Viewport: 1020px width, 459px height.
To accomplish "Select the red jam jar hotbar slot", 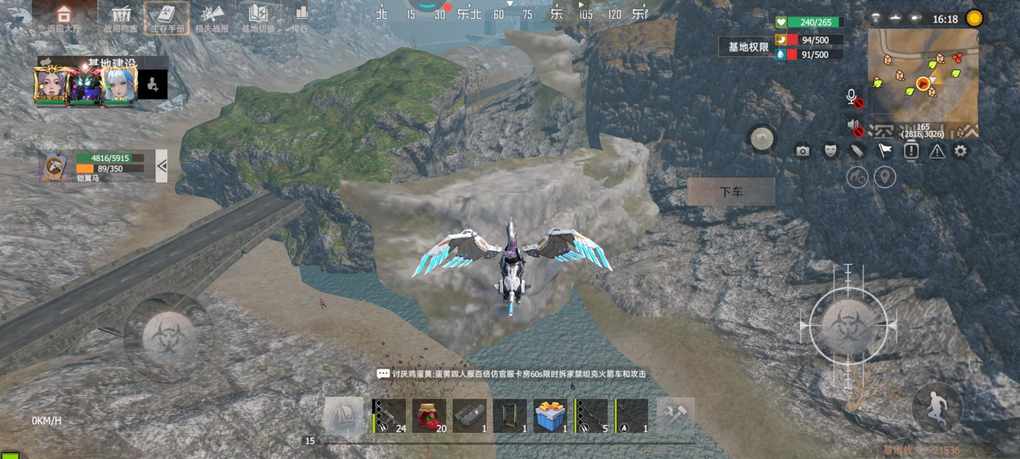I will [x=429, y=415].
